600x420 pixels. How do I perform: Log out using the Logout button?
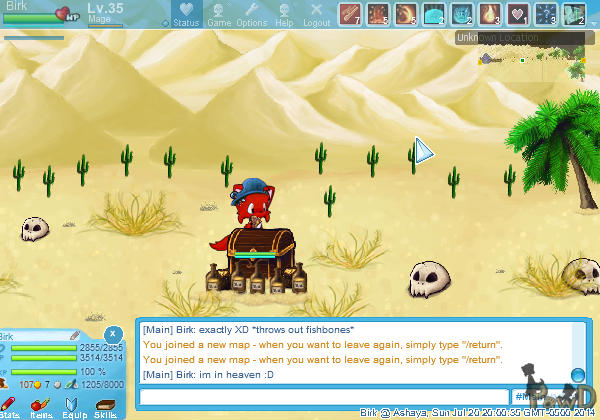316,15
